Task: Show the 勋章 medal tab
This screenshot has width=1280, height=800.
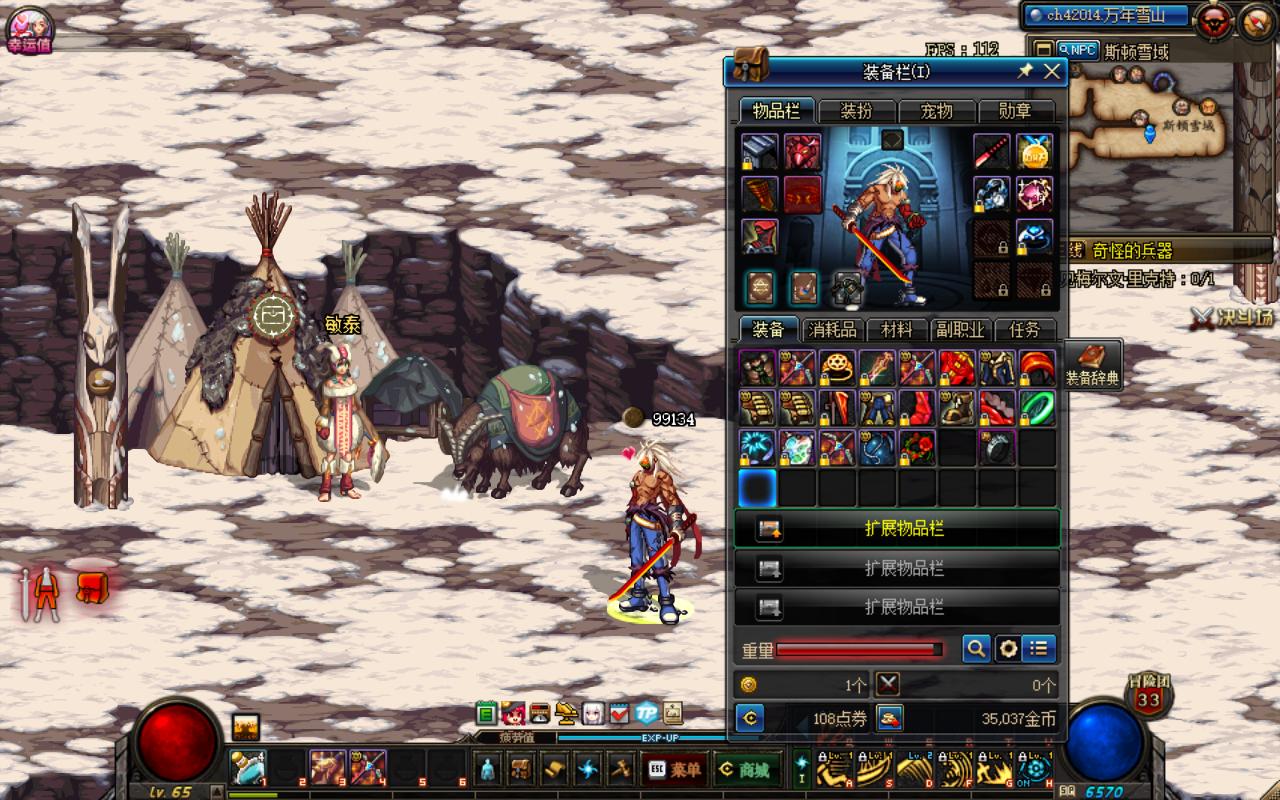Action: [1015, 111]
